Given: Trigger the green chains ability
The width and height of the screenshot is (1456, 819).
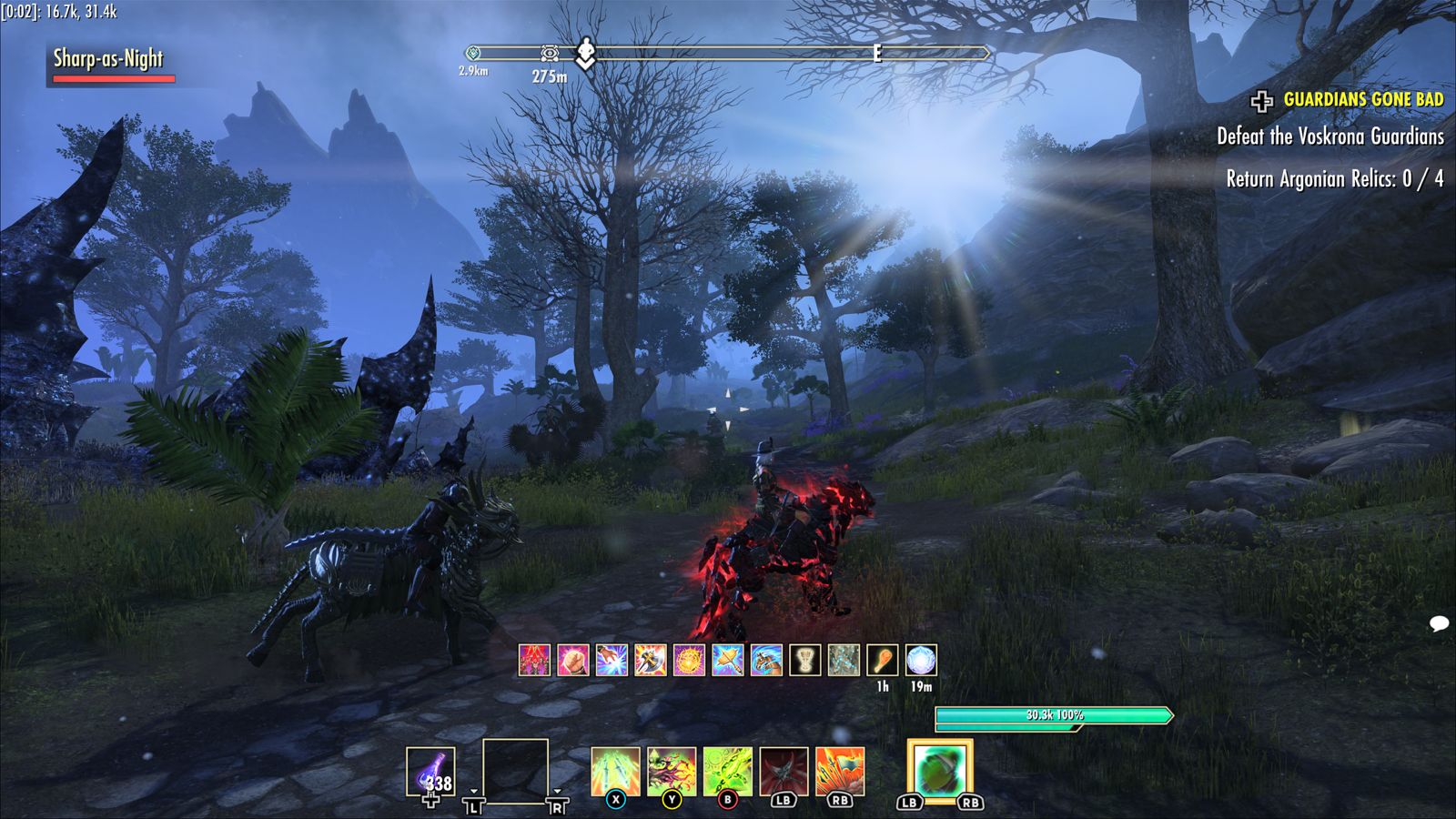Looking at the screenshot, I should tap(727, 771).
